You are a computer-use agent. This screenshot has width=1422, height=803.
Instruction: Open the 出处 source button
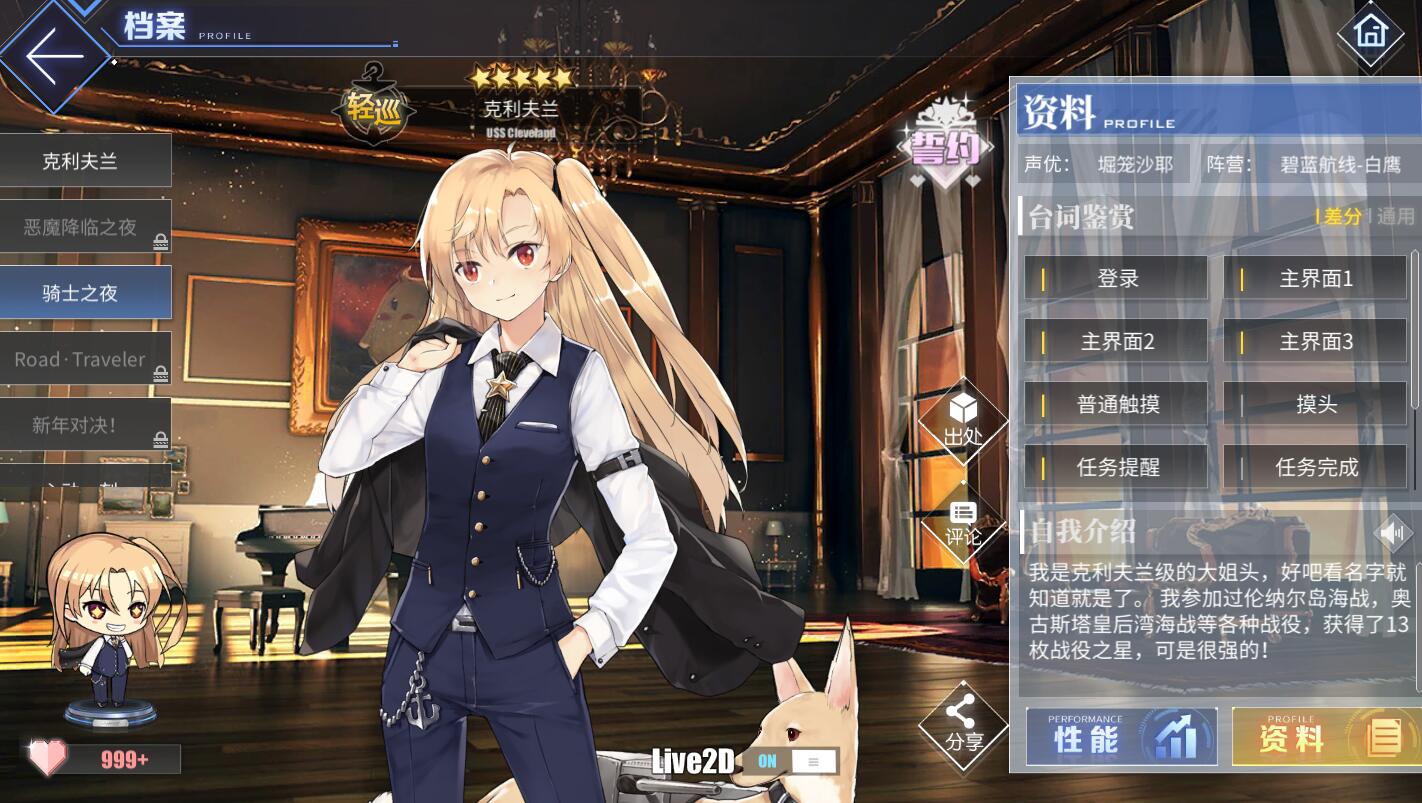(x=963, y=421)
